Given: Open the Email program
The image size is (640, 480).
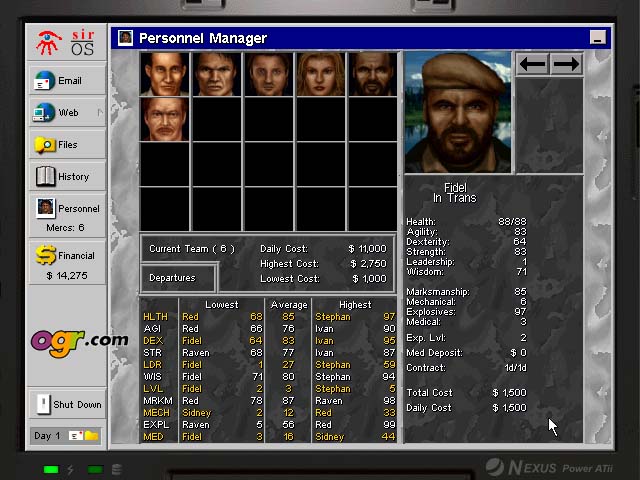Looking at the screenshot, I should click(x=67, y=81).
